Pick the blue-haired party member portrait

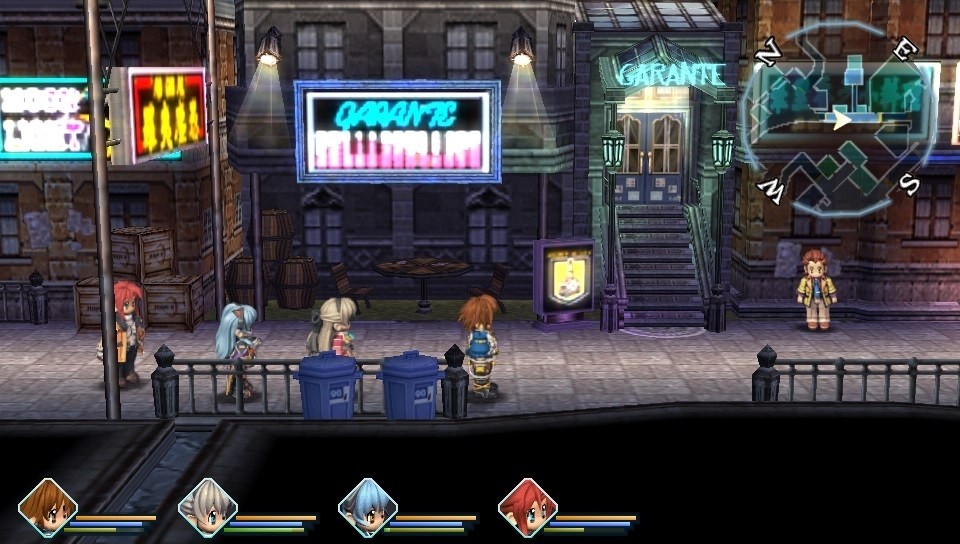[x=367, y=508]
